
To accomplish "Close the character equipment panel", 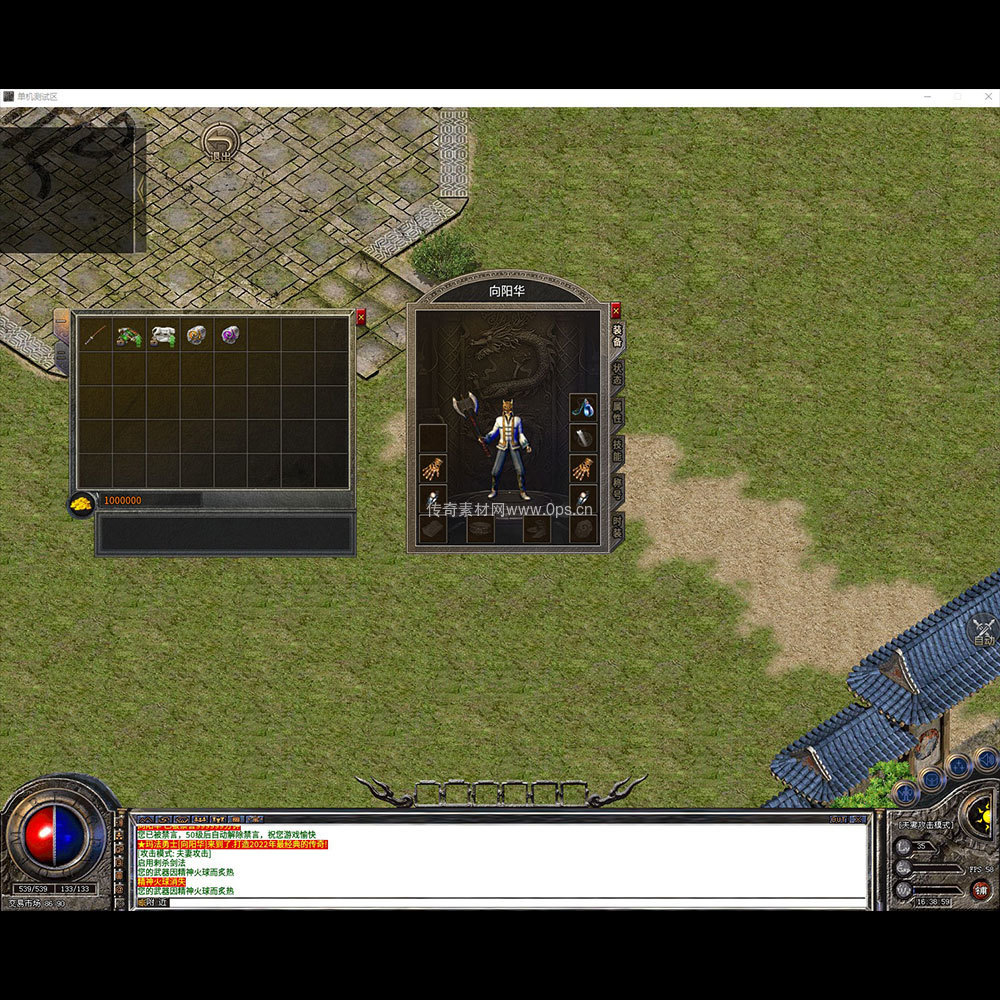I will click(616, 310).
